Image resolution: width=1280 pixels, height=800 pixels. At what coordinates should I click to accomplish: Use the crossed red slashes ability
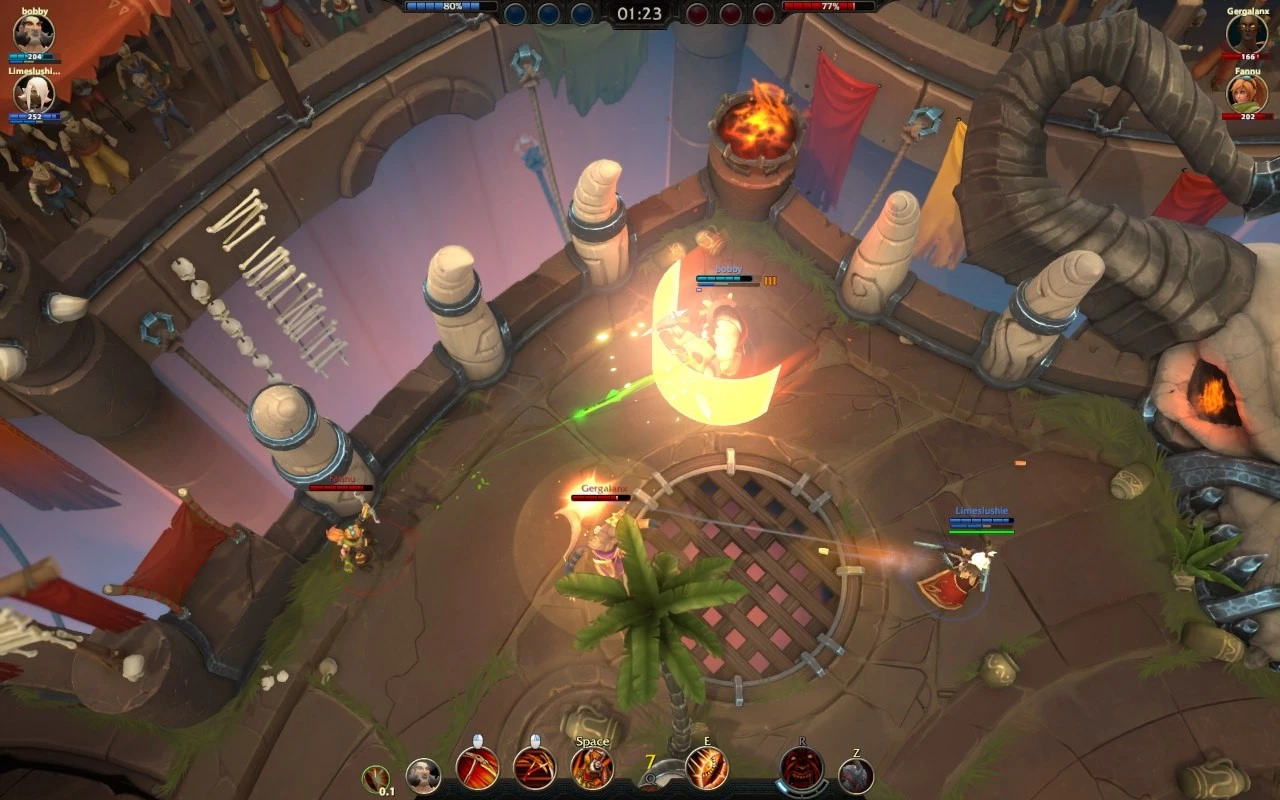tap(534, 768)
